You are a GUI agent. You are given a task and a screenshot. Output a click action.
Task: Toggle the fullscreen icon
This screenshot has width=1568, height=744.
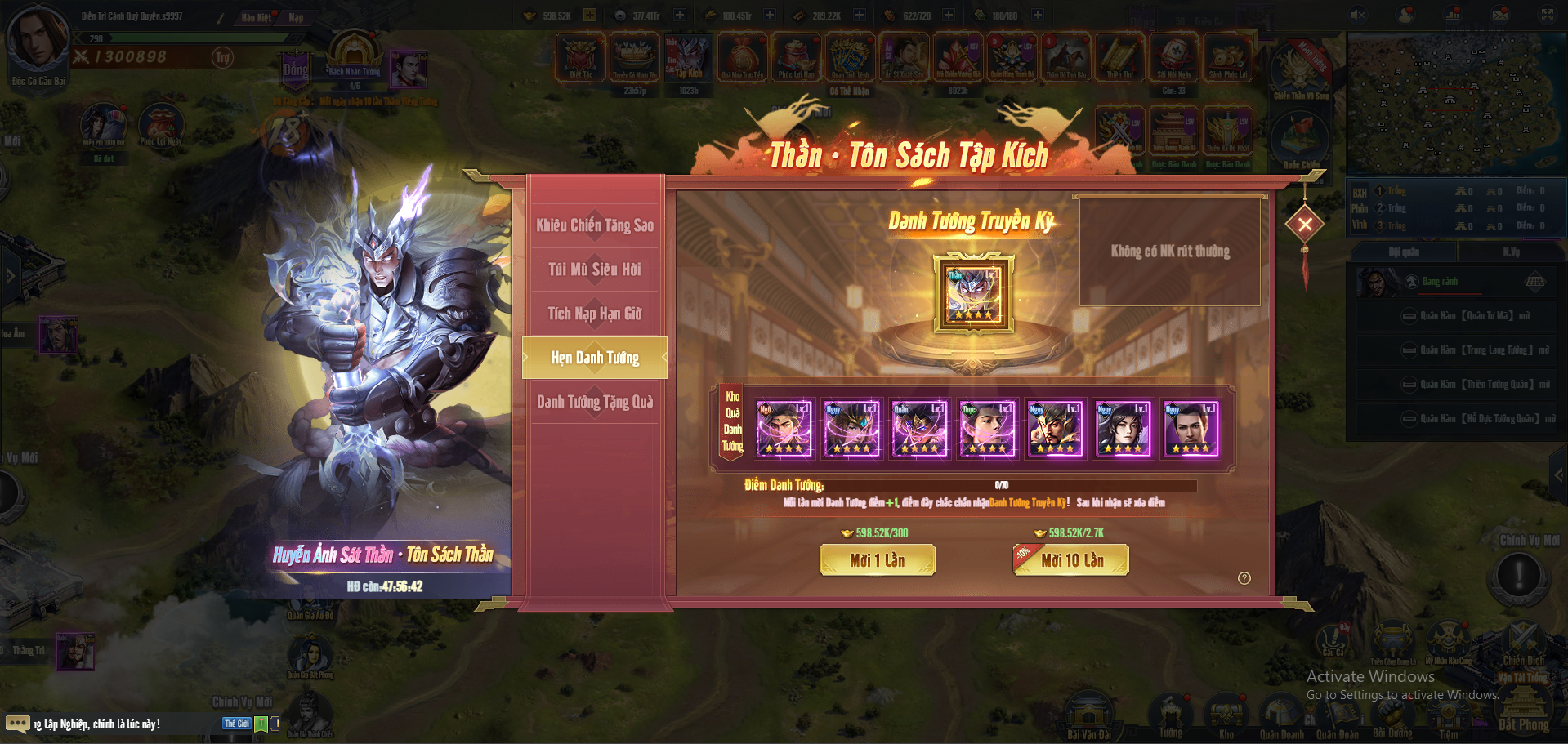pyautogui.click(x=1547, y=15)
